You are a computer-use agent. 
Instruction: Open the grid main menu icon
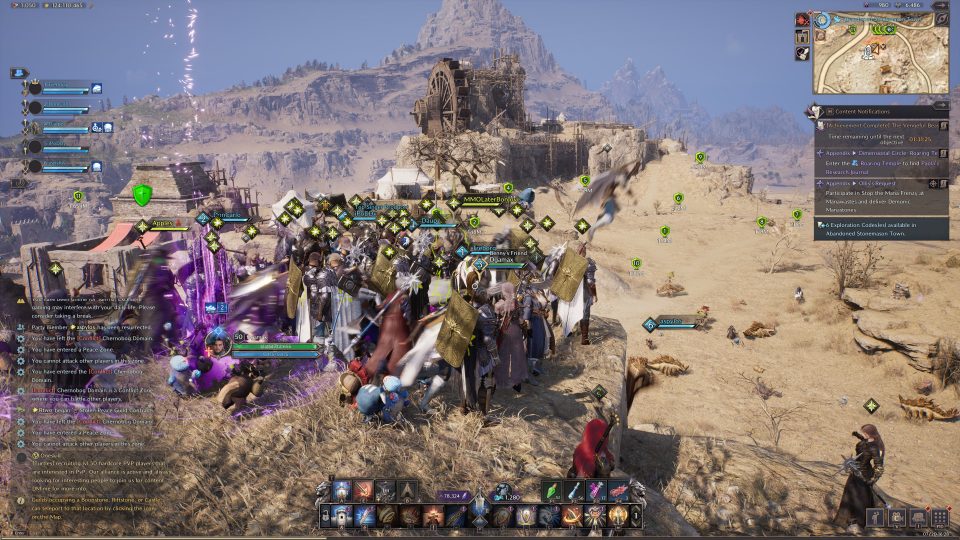[938, 517]
